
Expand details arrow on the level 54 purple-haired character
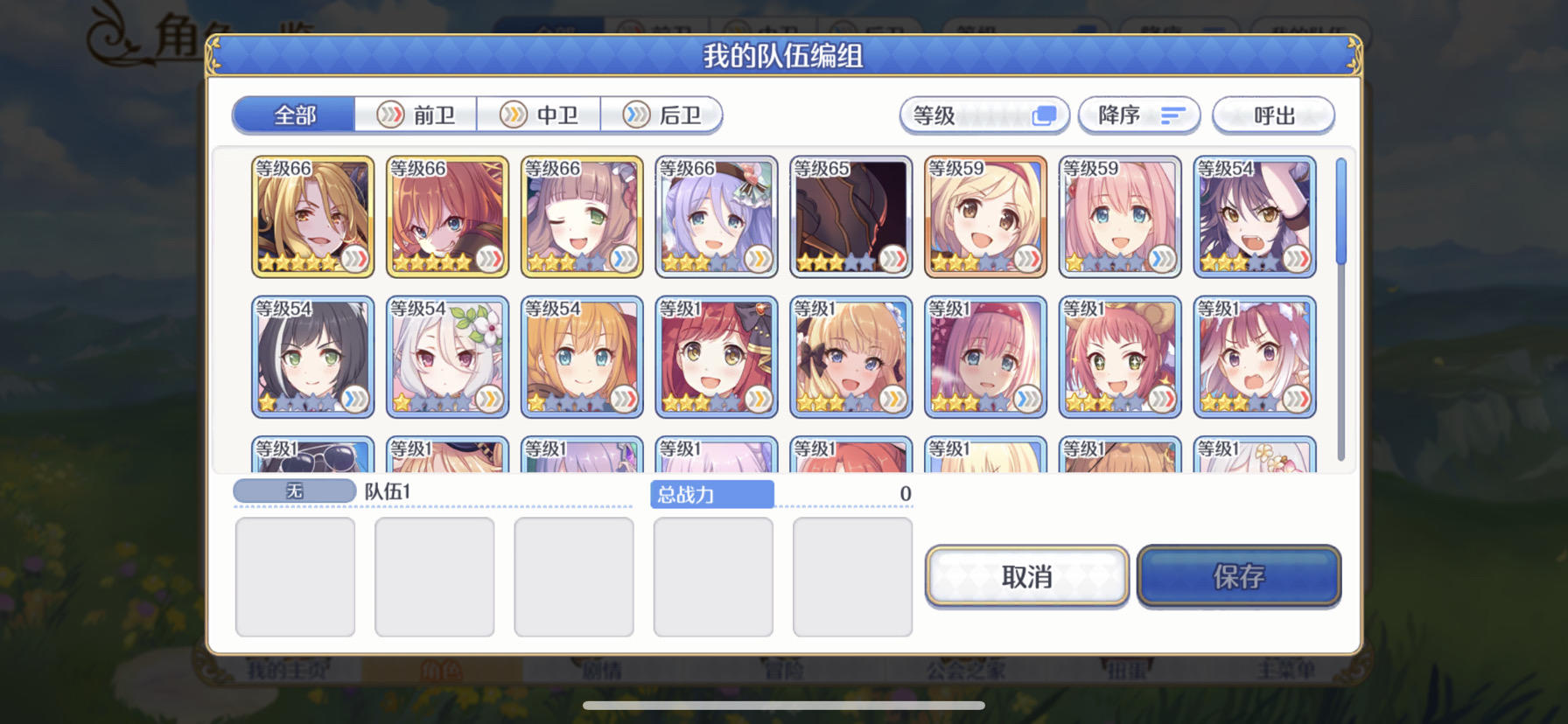1296,258
